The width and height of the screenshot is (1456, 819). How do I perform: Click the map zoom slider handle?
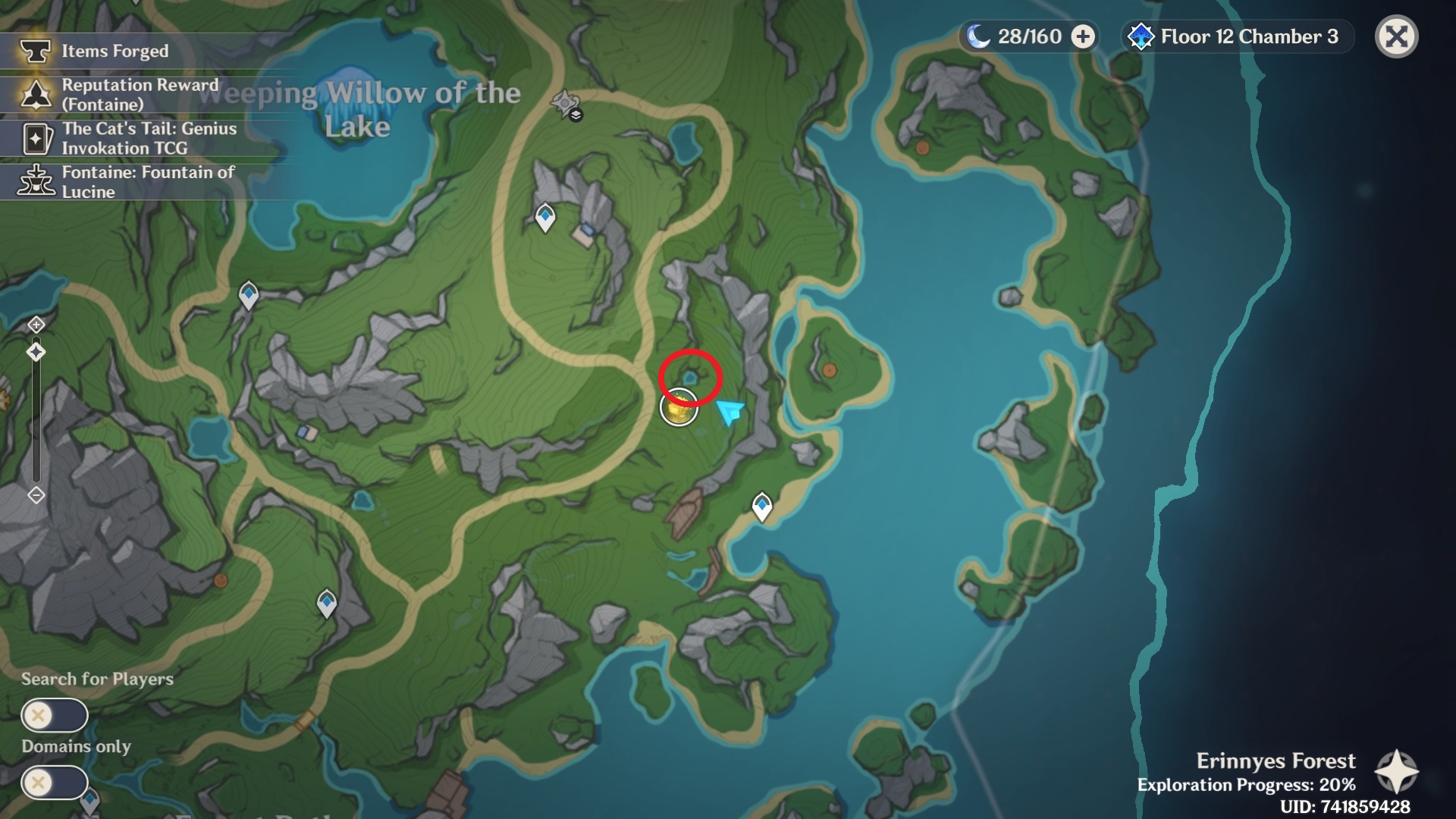coord(36,352)
